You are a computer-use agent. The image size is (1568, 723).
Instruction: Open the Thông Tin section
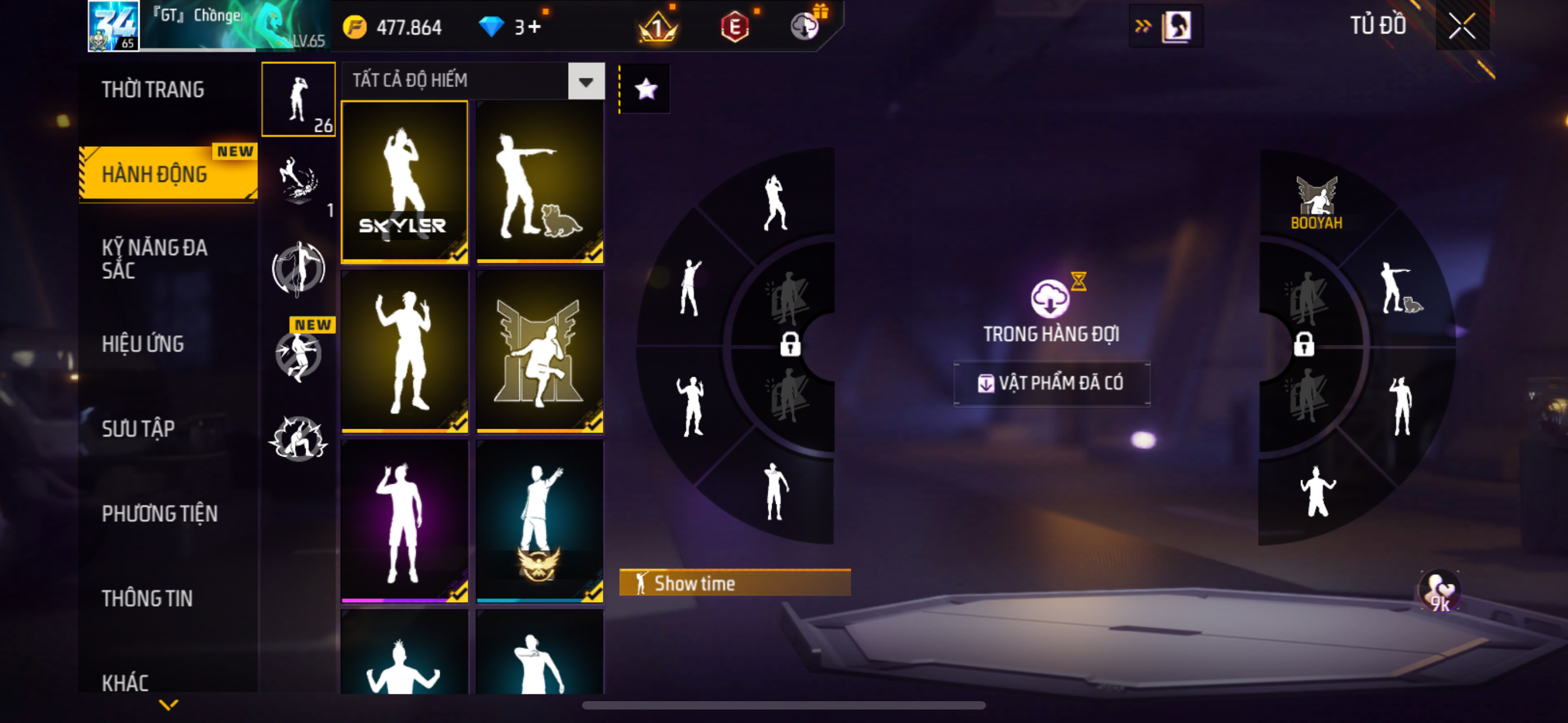[x=147, y=598]
